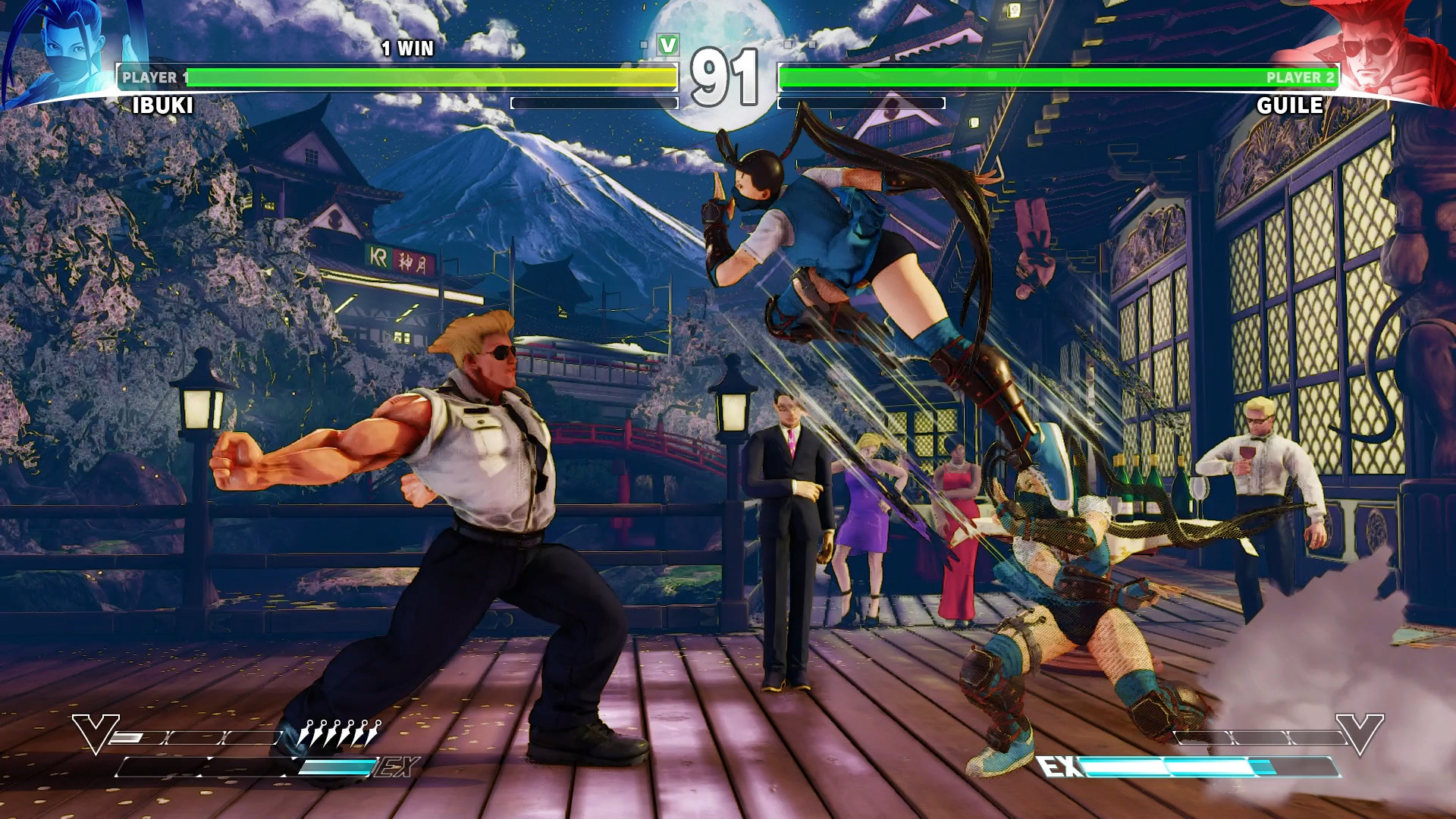Toggle the V-Trigger indicator box near Player 1 timer

pos(643,45)
